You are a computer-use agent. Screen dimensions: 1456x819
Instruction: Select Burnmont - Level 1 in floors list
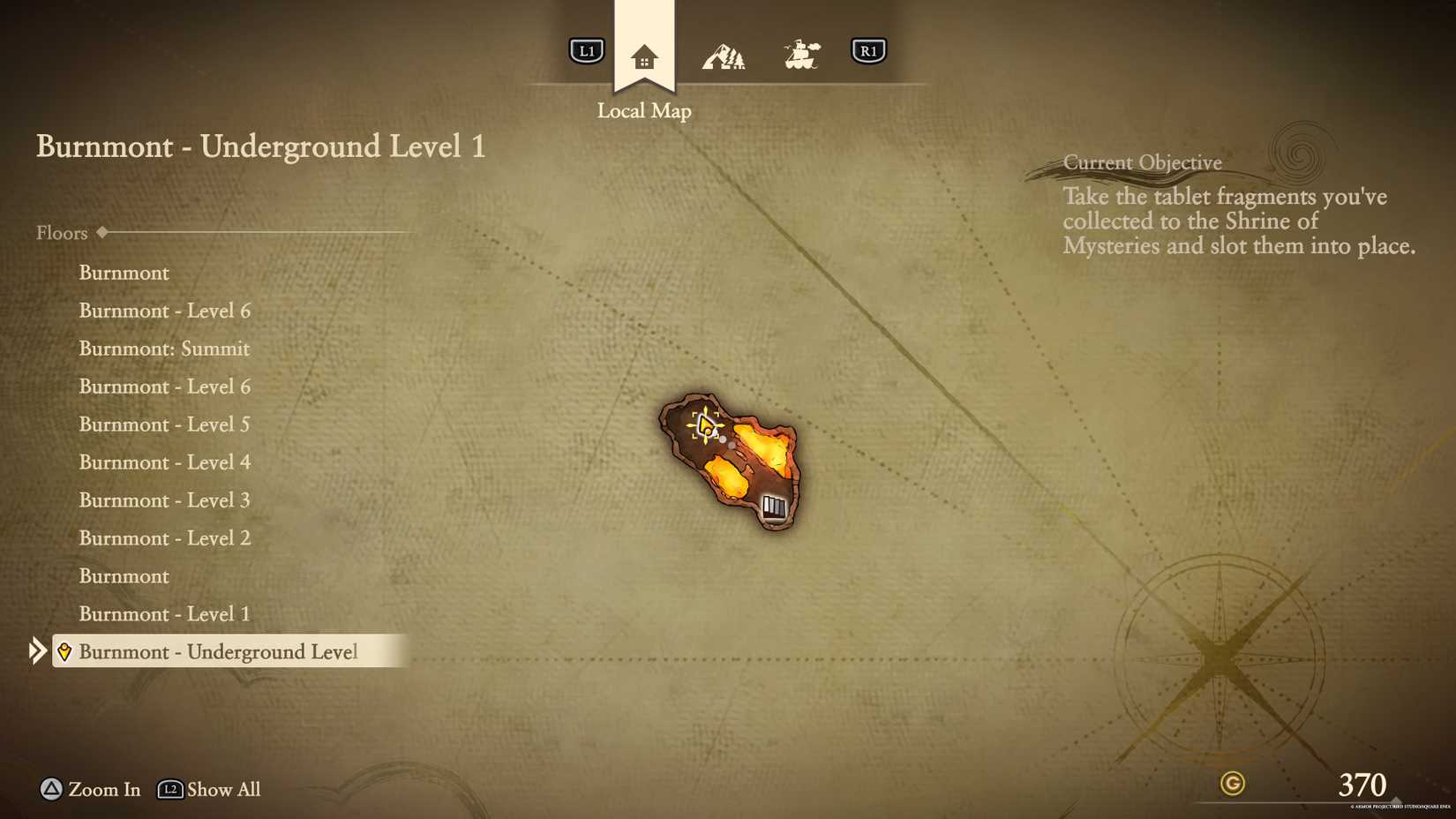coord(164,614)
